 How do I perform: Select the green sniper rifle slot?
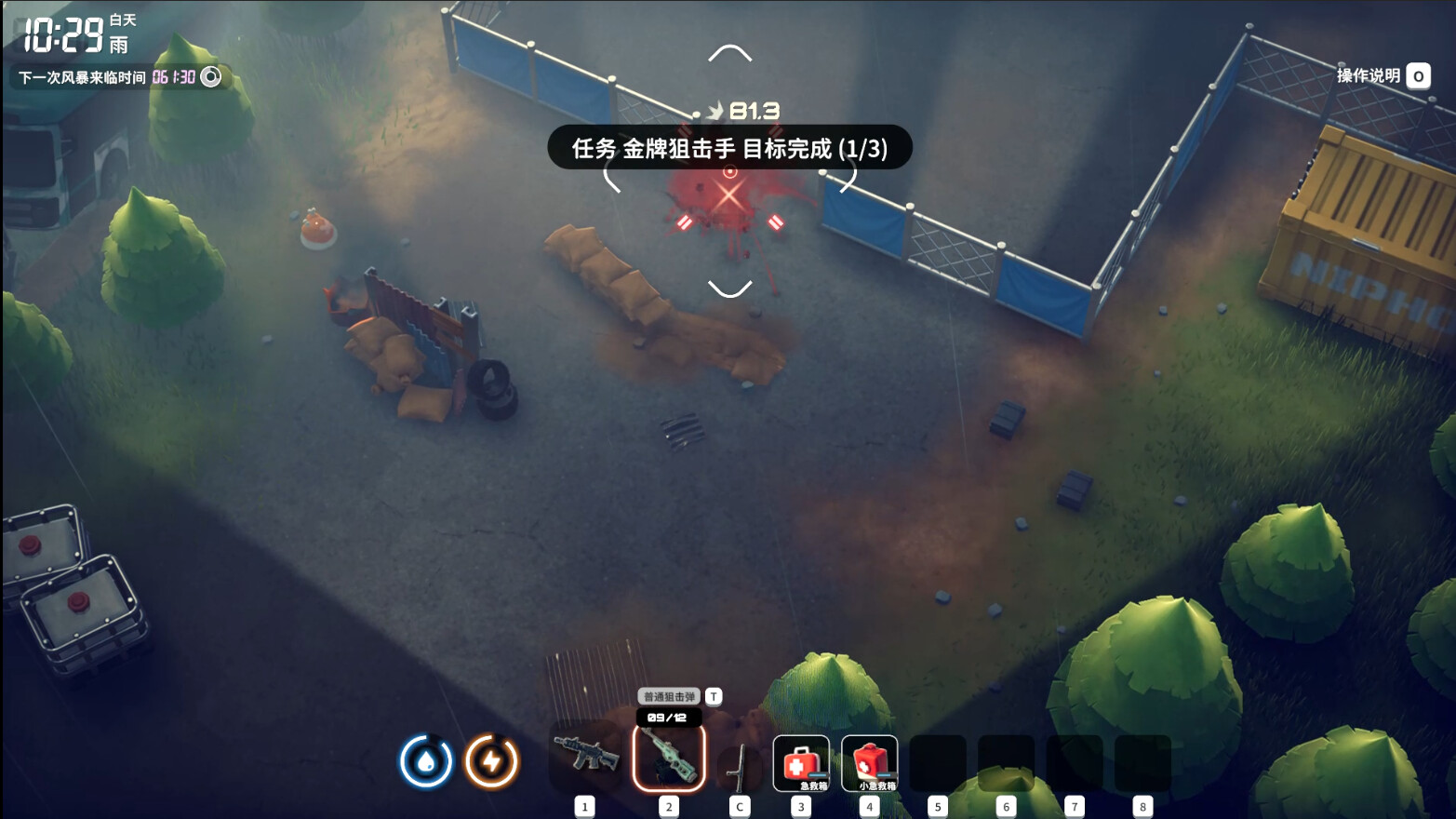click(x=668, y=759)
